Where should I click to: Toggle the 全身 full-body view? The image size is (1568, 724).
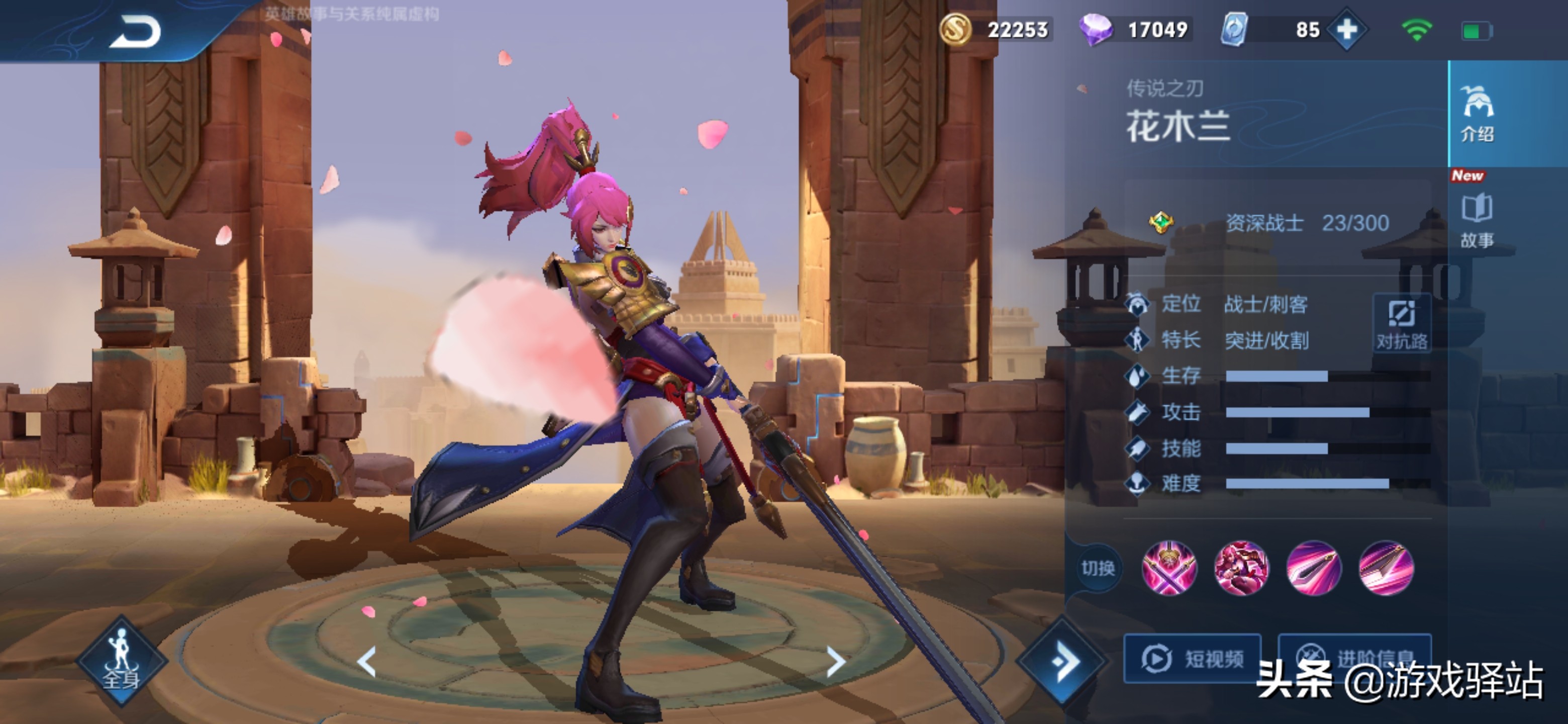(121, 661)
